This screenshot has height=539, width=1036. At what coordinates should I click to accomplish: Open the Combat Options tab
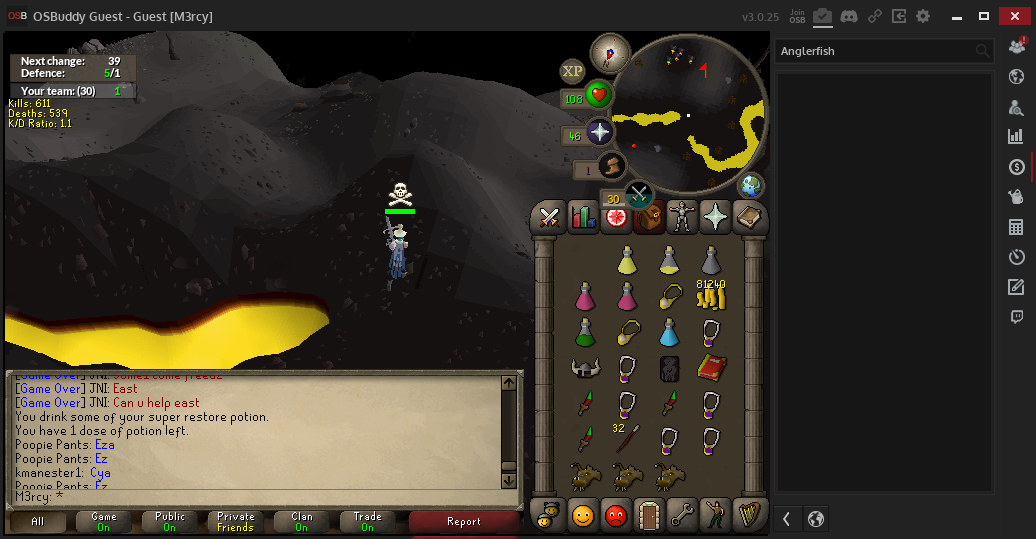coord(549,216)
